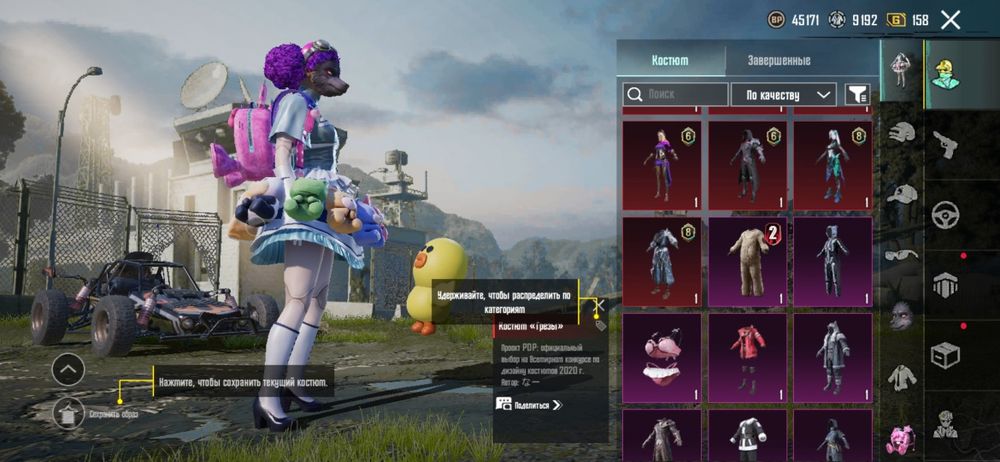Select the beige jumpsuit costume tile

[750, 260]
